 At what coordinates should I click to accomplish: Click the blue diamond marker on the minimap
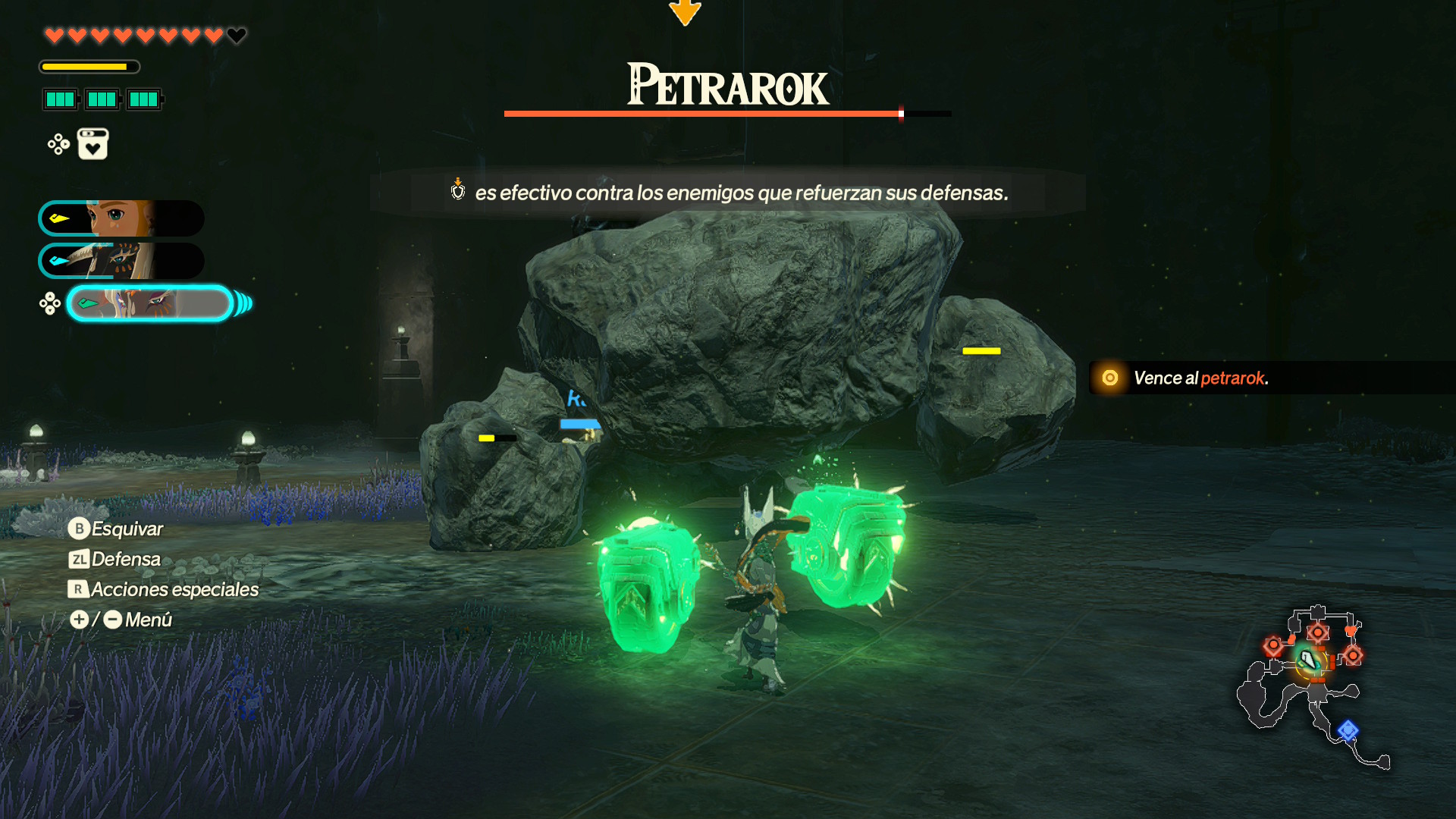click(1348, 730)
